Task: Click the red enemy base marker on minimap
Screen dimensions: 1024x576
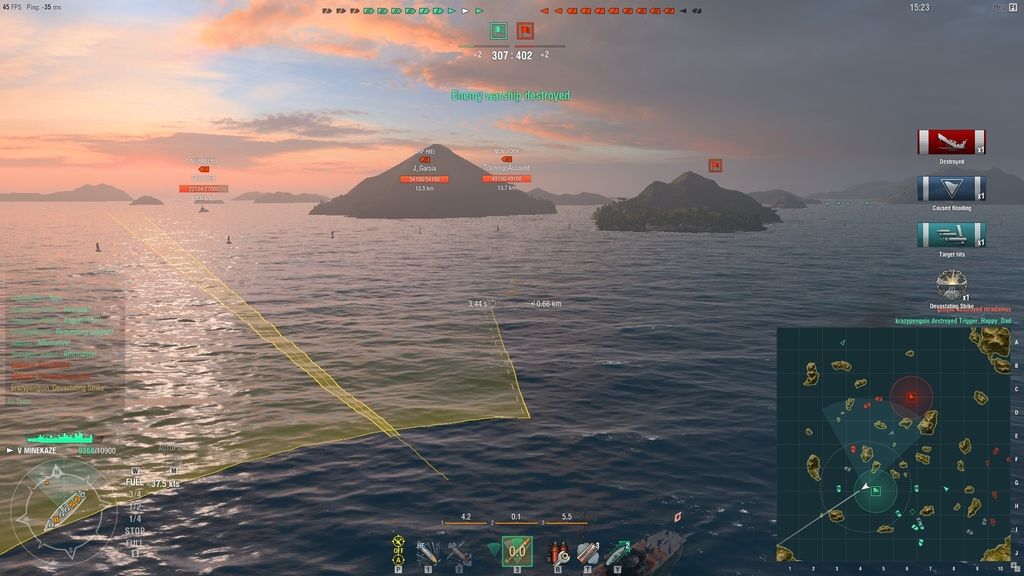Action: click(x=911, y=397)
